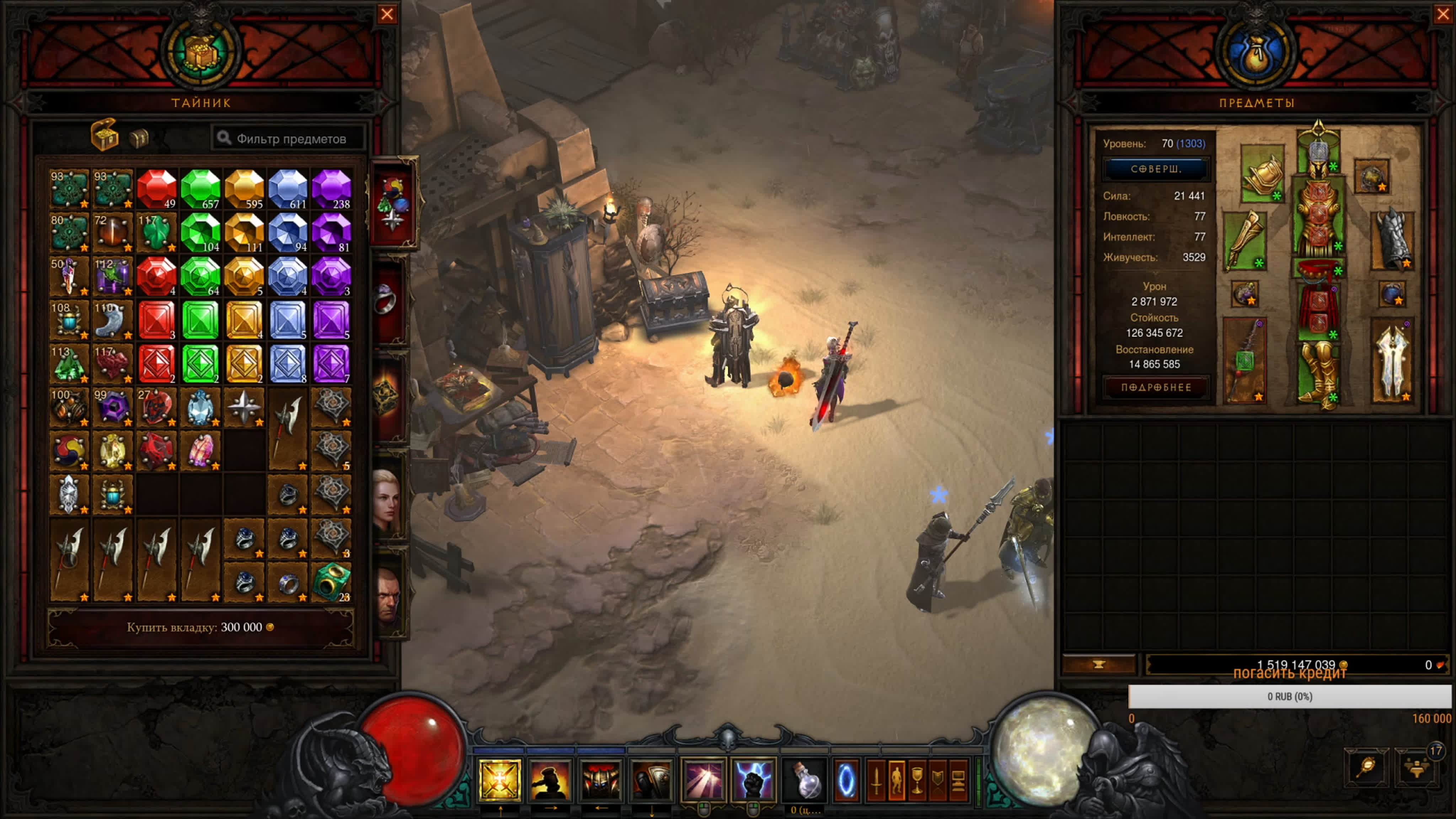1456x819 pixels.
Task: Use the health potion on the hotbar
Action: (x=805, y=780)
